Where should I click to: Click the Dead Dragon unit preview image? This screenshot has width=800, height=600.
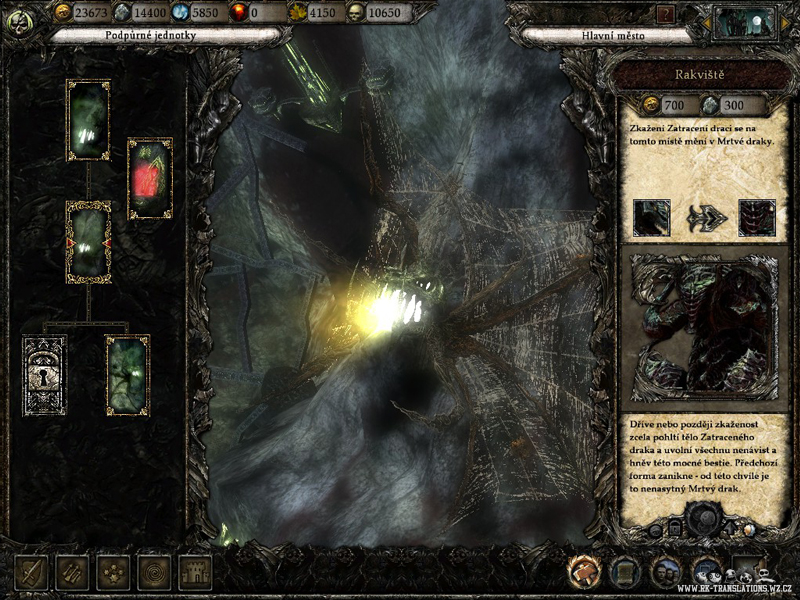click(x=703, y=327)
